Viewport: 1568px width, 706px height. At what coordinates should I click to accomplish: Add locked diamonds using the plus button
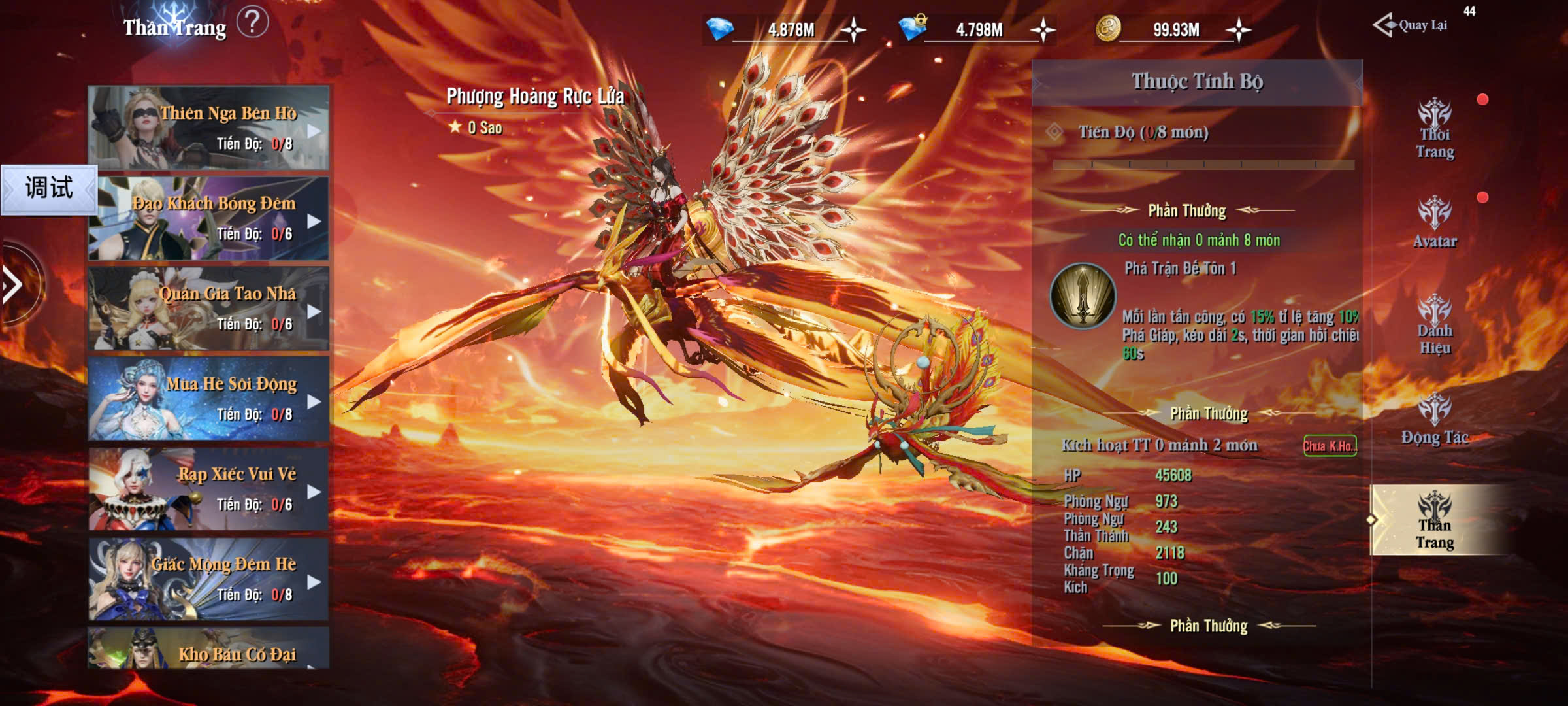[x=1043, y=30]
